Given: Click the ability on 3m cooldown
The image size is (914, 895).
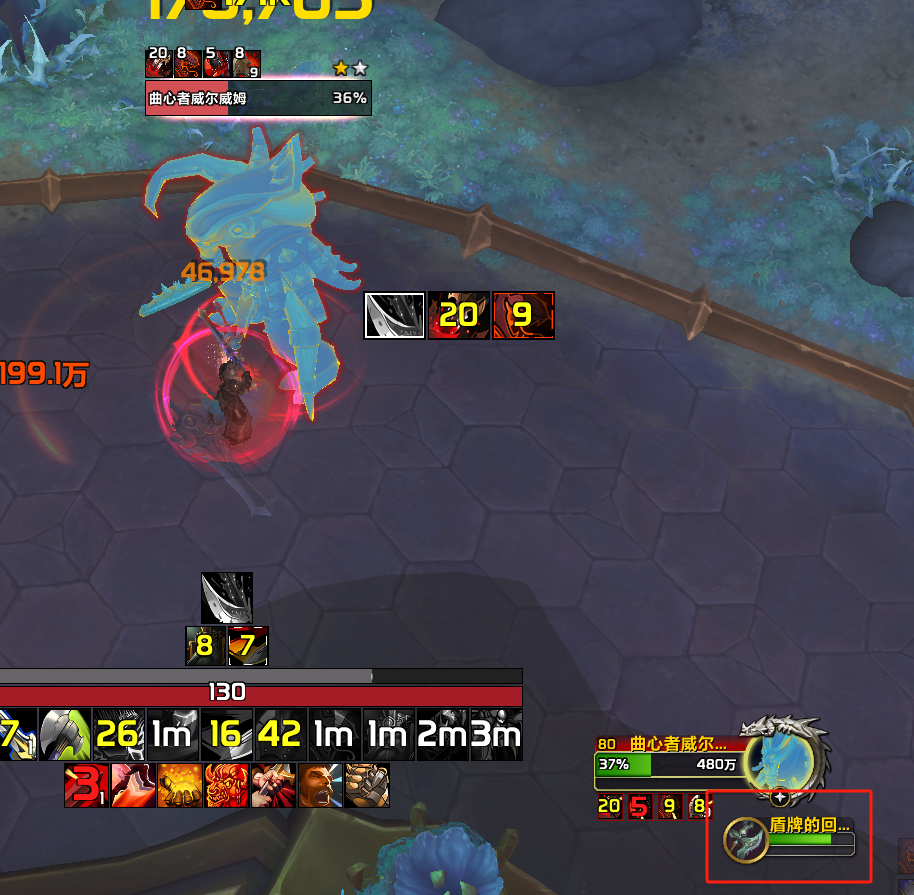Looking at the screenshot, I should point(497,736).
